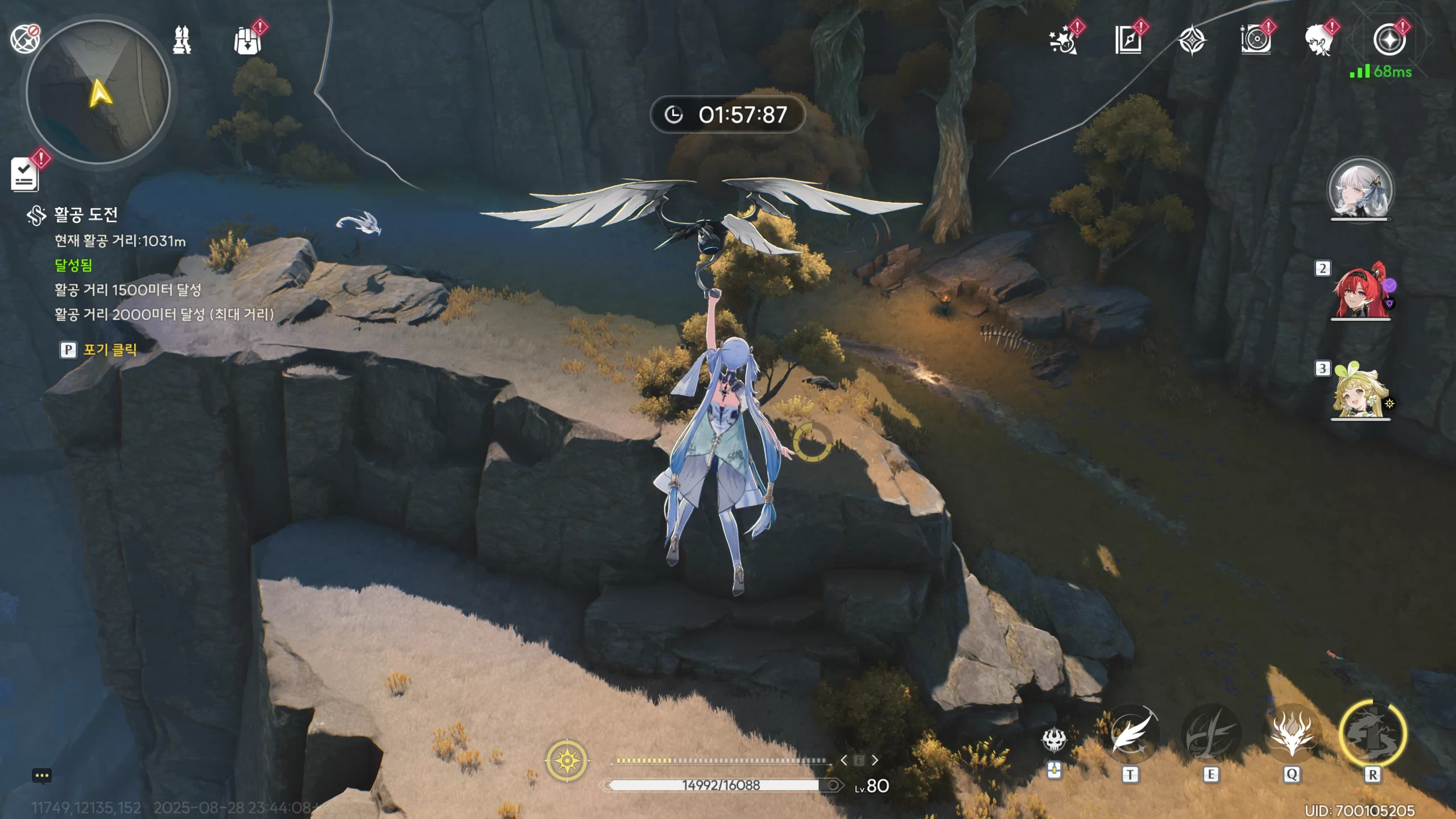Open the backpack inventory

247,41
